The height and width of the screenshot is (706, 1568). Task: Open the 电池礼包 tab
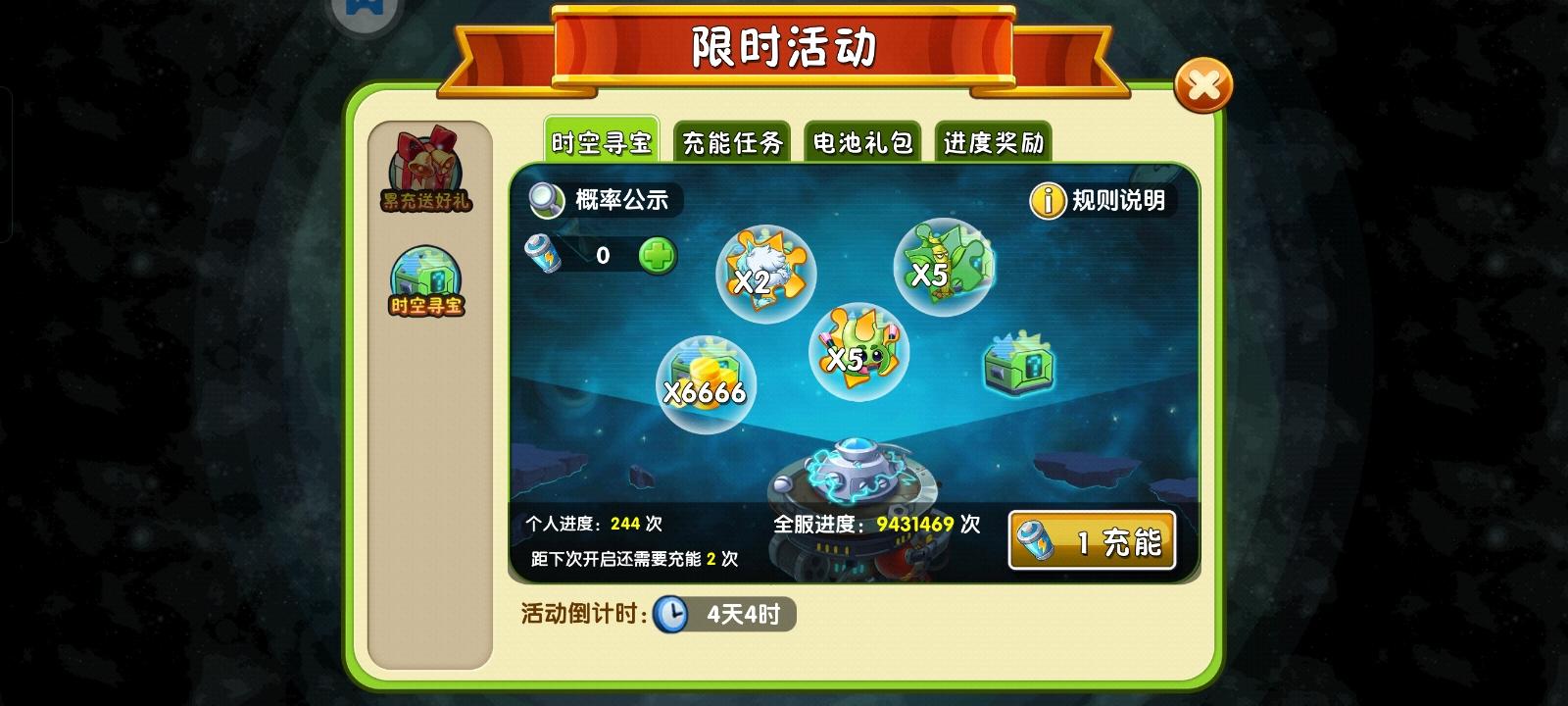pos(862,142)
